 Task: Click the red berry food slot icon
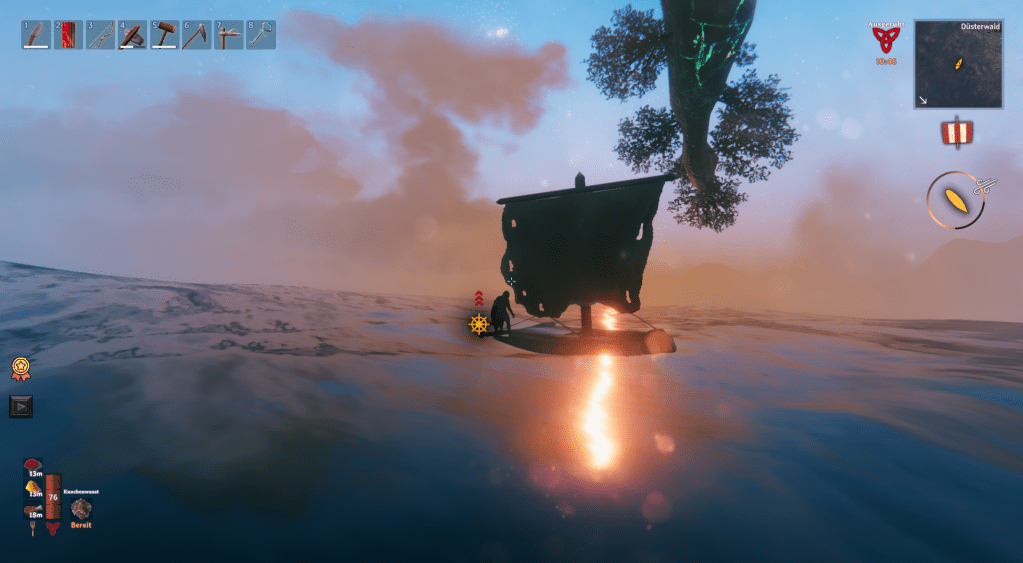tap(33, 466)
